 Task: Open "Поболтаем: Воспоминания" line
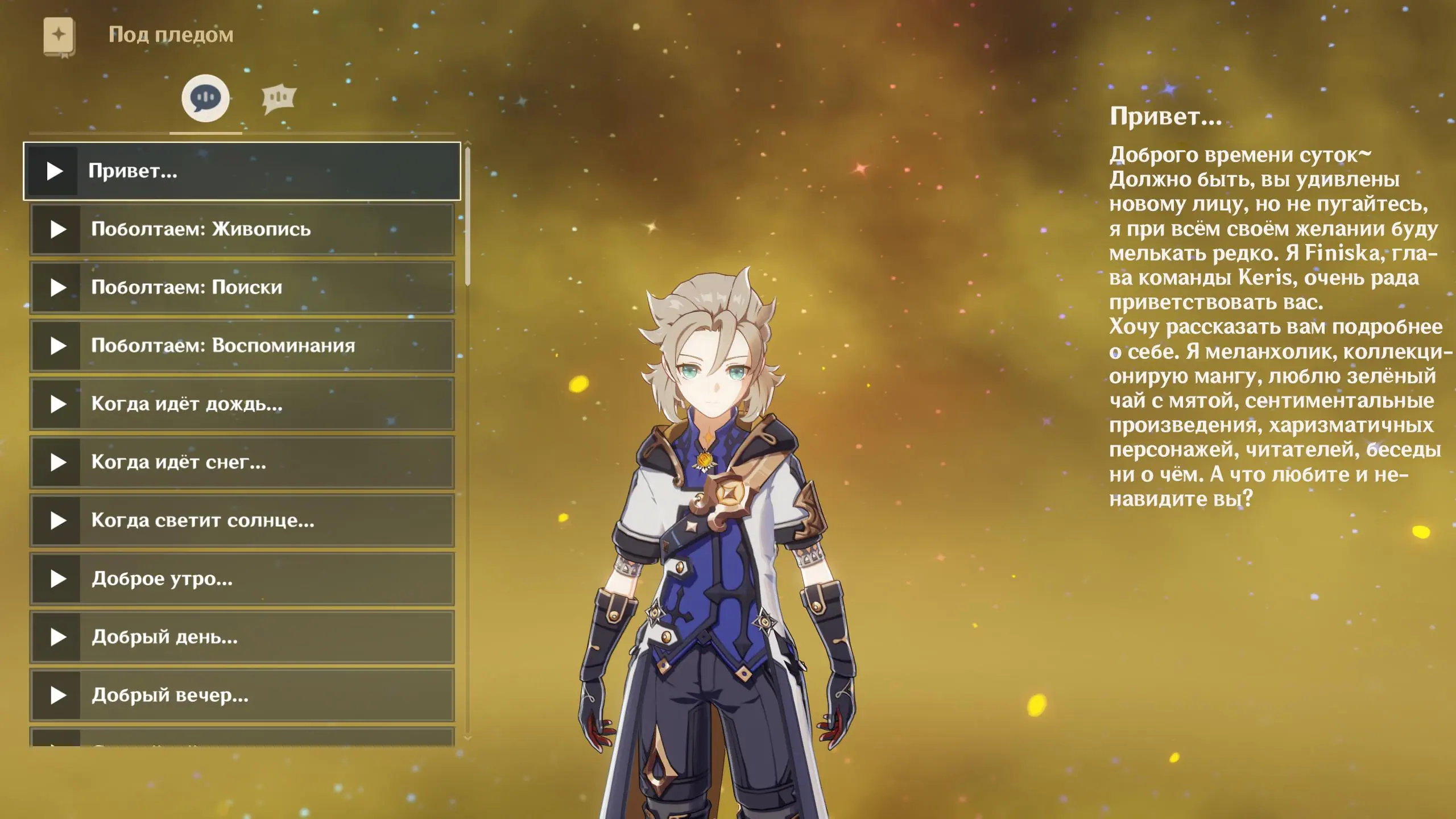click(x=242, y=346)
